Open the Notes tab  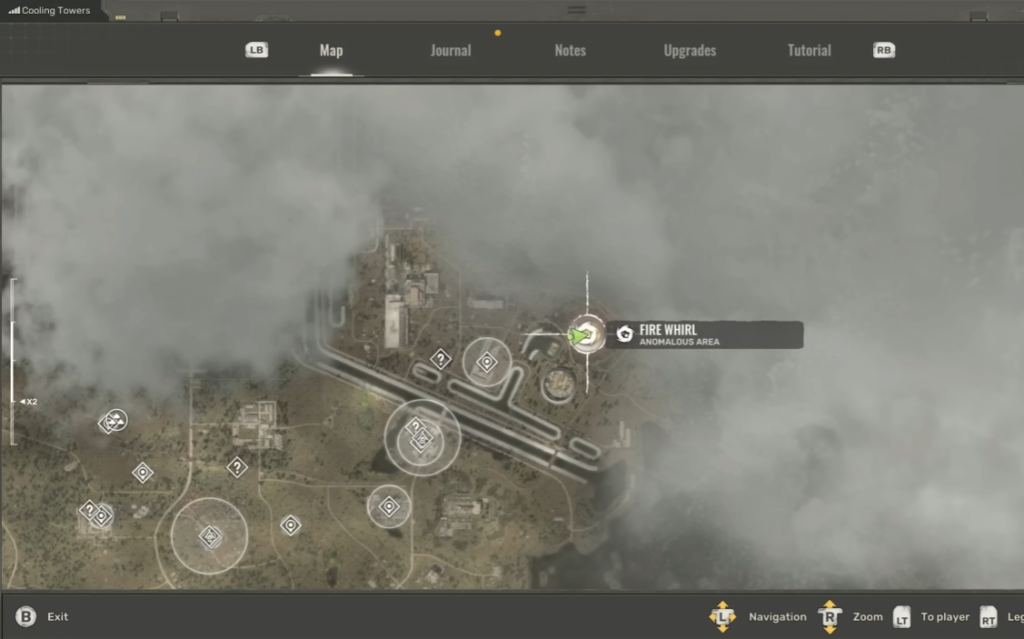pos(570,51)
